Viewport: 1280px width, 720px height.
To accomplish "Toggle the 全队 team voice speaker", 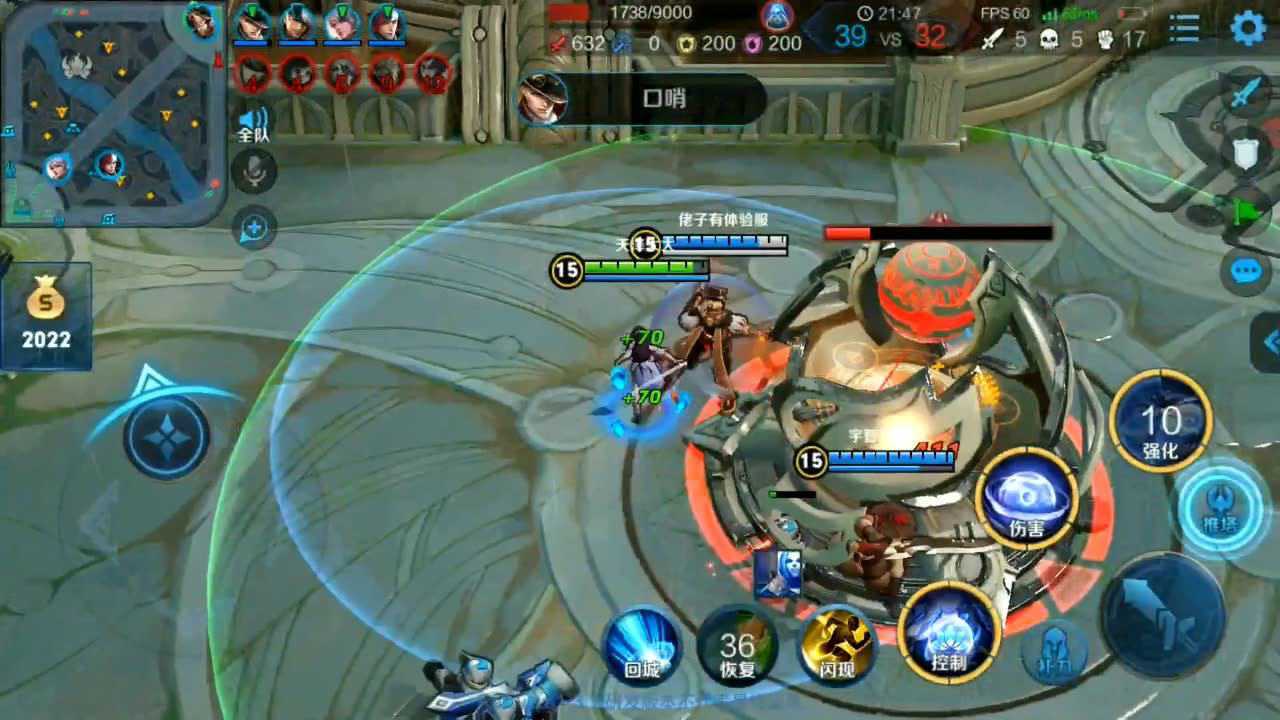I will [253, 124].
